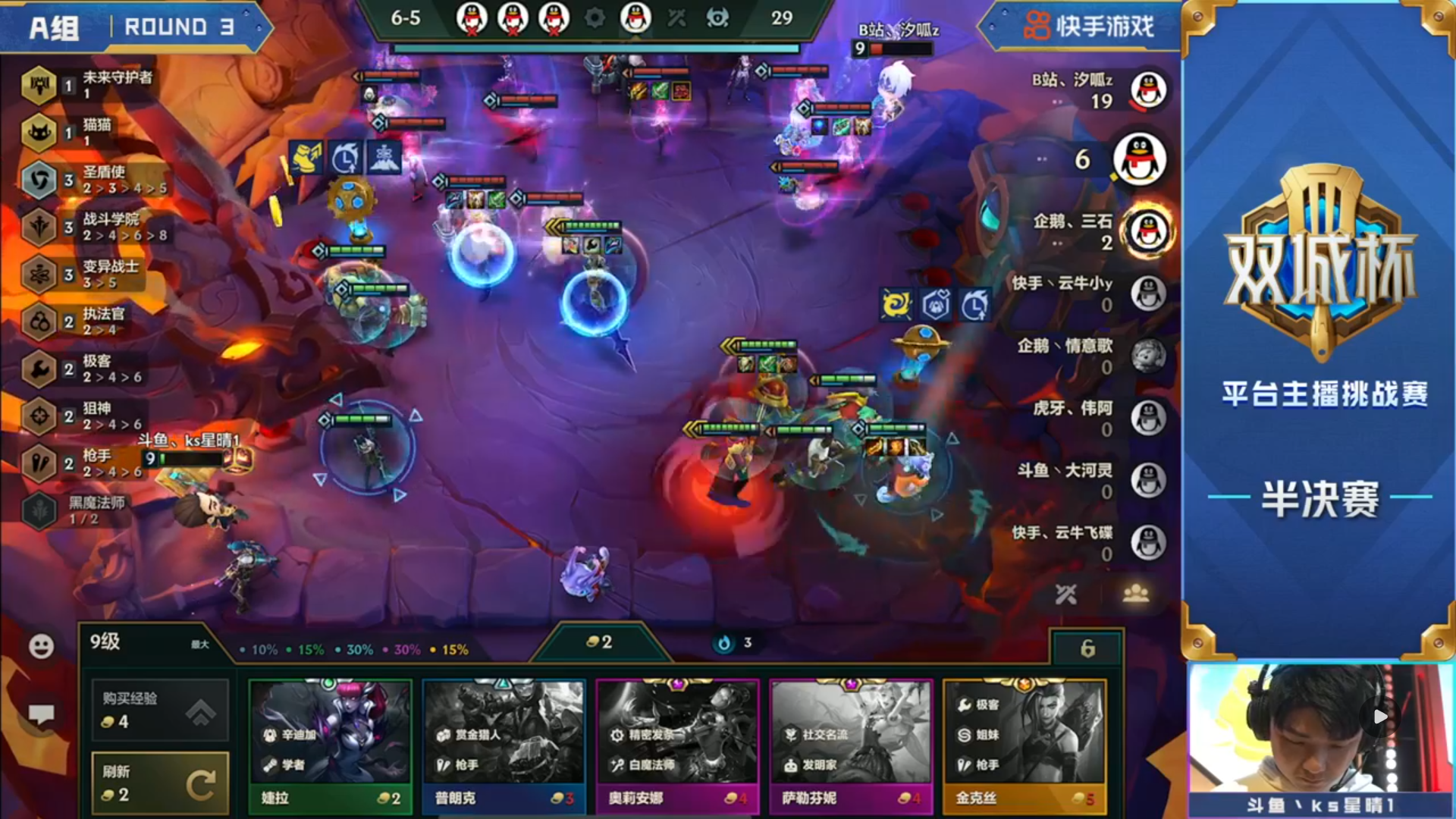The width and height of the screenshot is (1456, 819).
Task: View player 企鹅、三石's board
Action: point(1148,231)
